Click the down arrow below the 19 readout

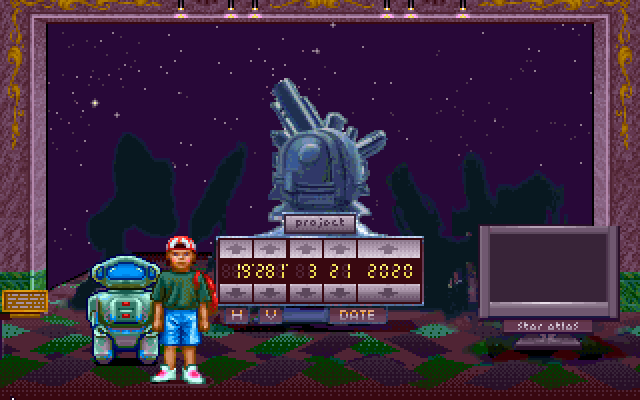click(236, 292)
